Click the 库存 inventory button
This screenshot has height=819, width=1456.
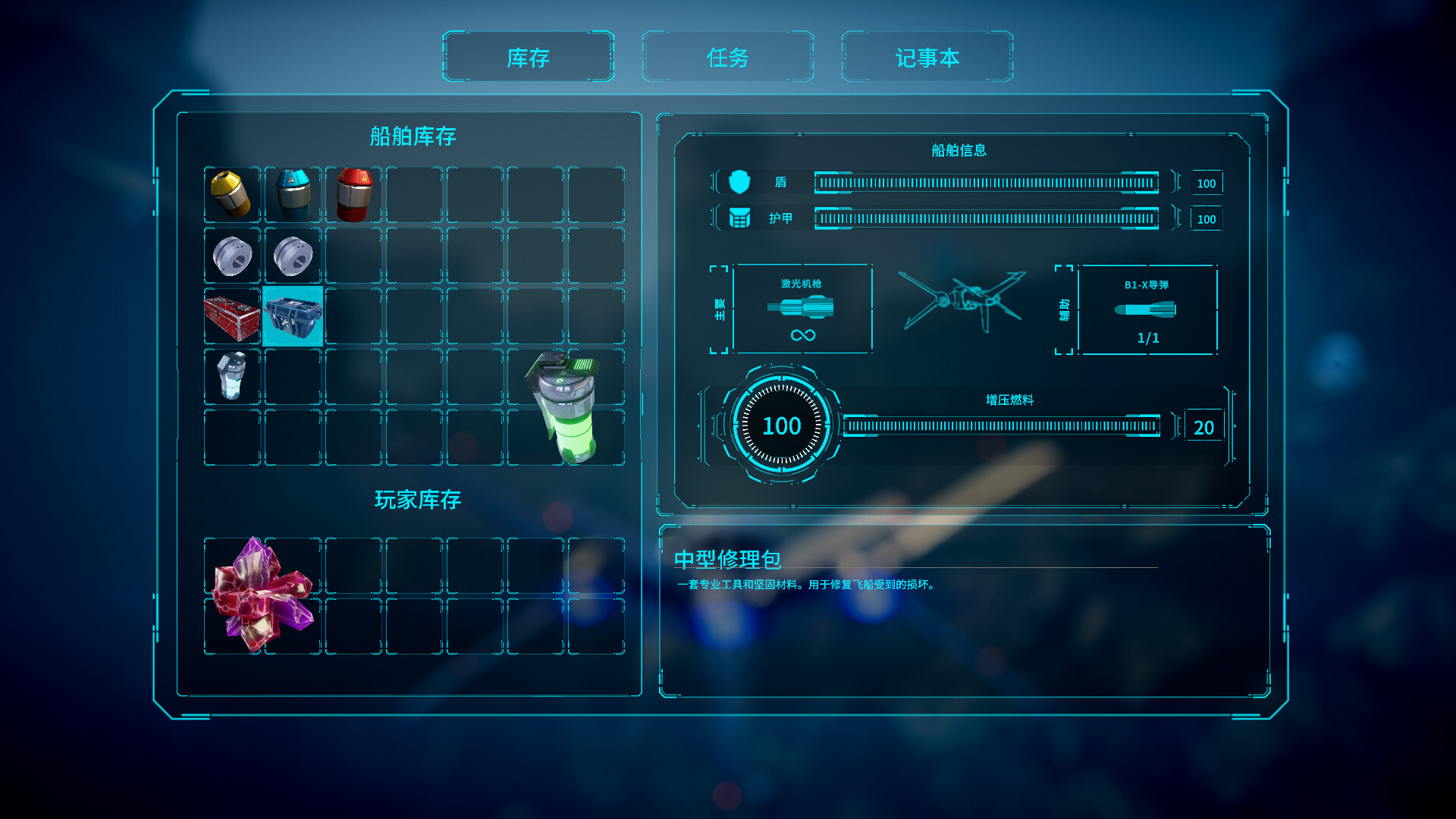(x=529, y=58)
